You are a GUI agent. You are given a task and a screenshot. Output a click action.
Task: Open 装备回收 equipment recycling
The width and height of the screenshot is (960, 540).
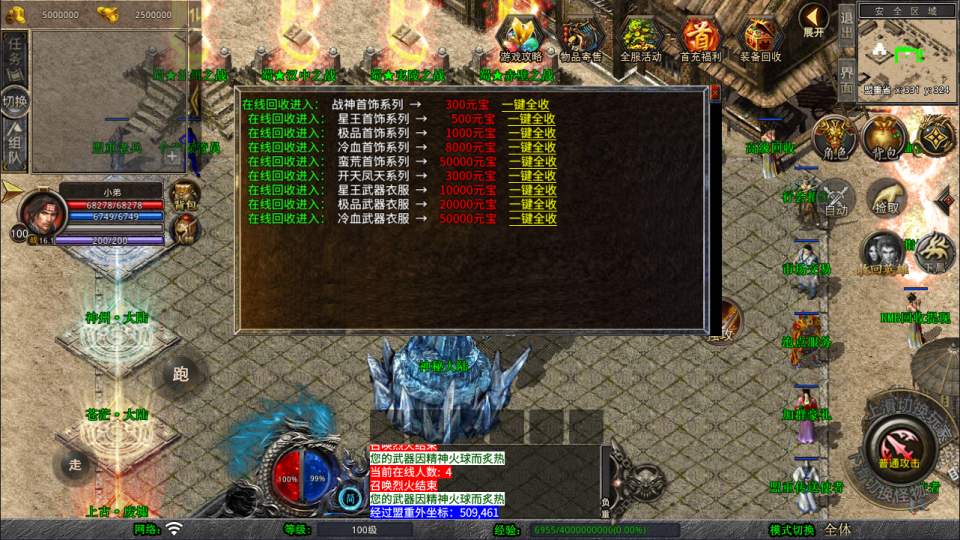tap(760, 40)
